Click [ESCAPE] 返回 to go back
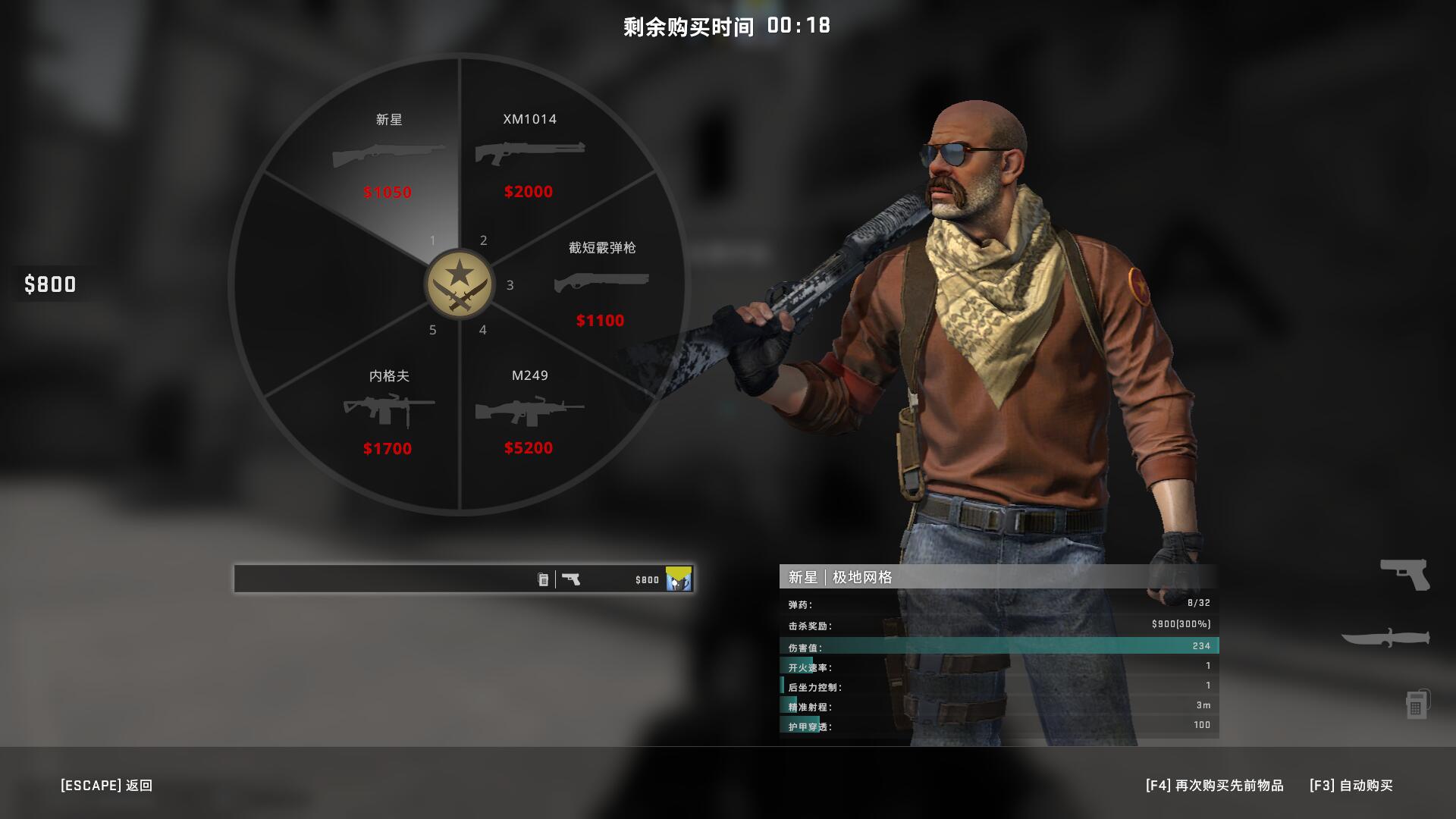The width and height of the screenshot is (1456, 819). click(106, 786)
